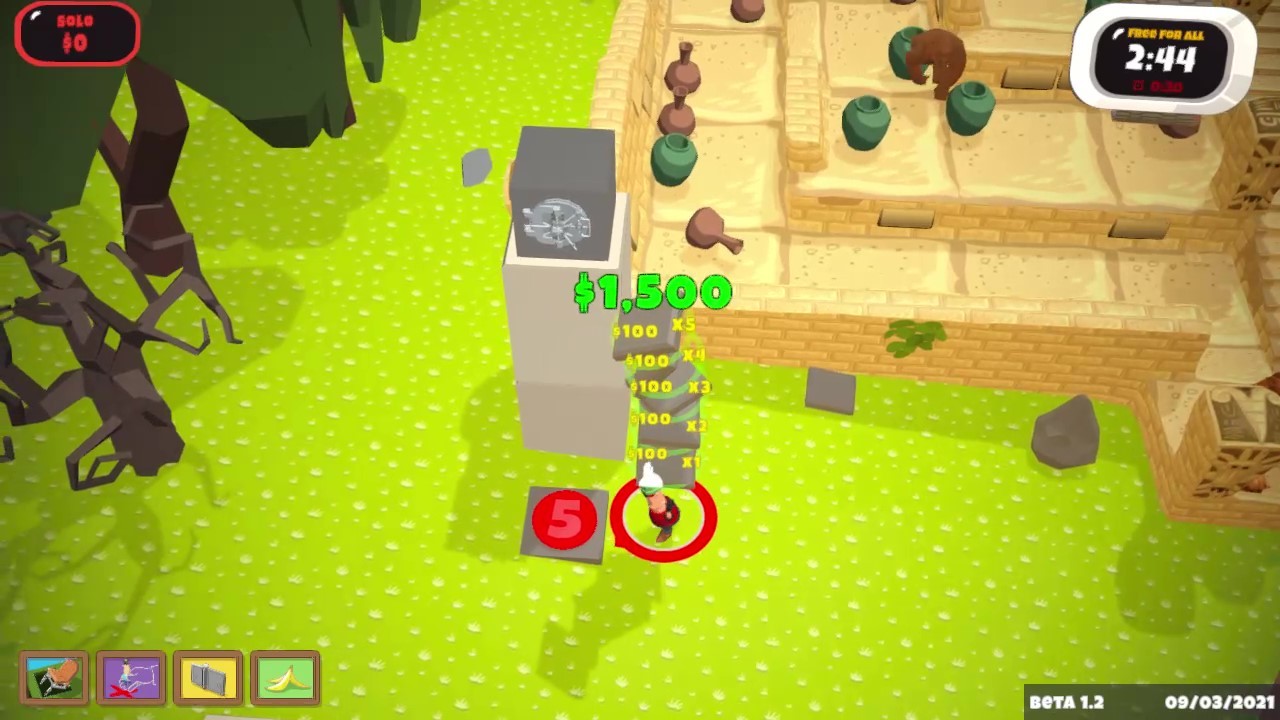This screenshot has height=720, width=1280.
Task: Choose the mousetrap item card
Action: coord(208,678)
